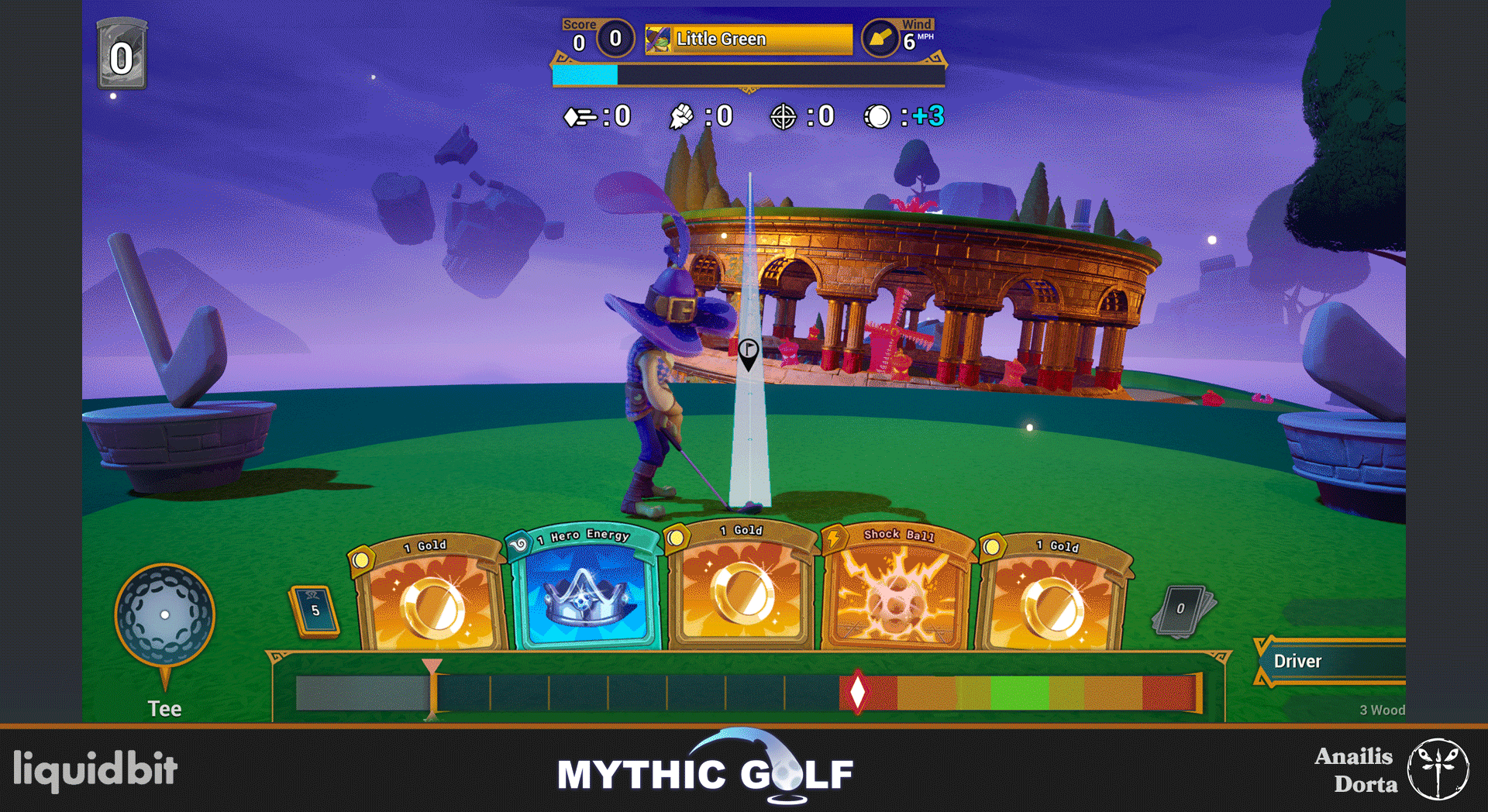Open the card counter icon showing 0
The width and height of the screenshot is (1488, 812).
pyautogui.click(x=122, y=56)
